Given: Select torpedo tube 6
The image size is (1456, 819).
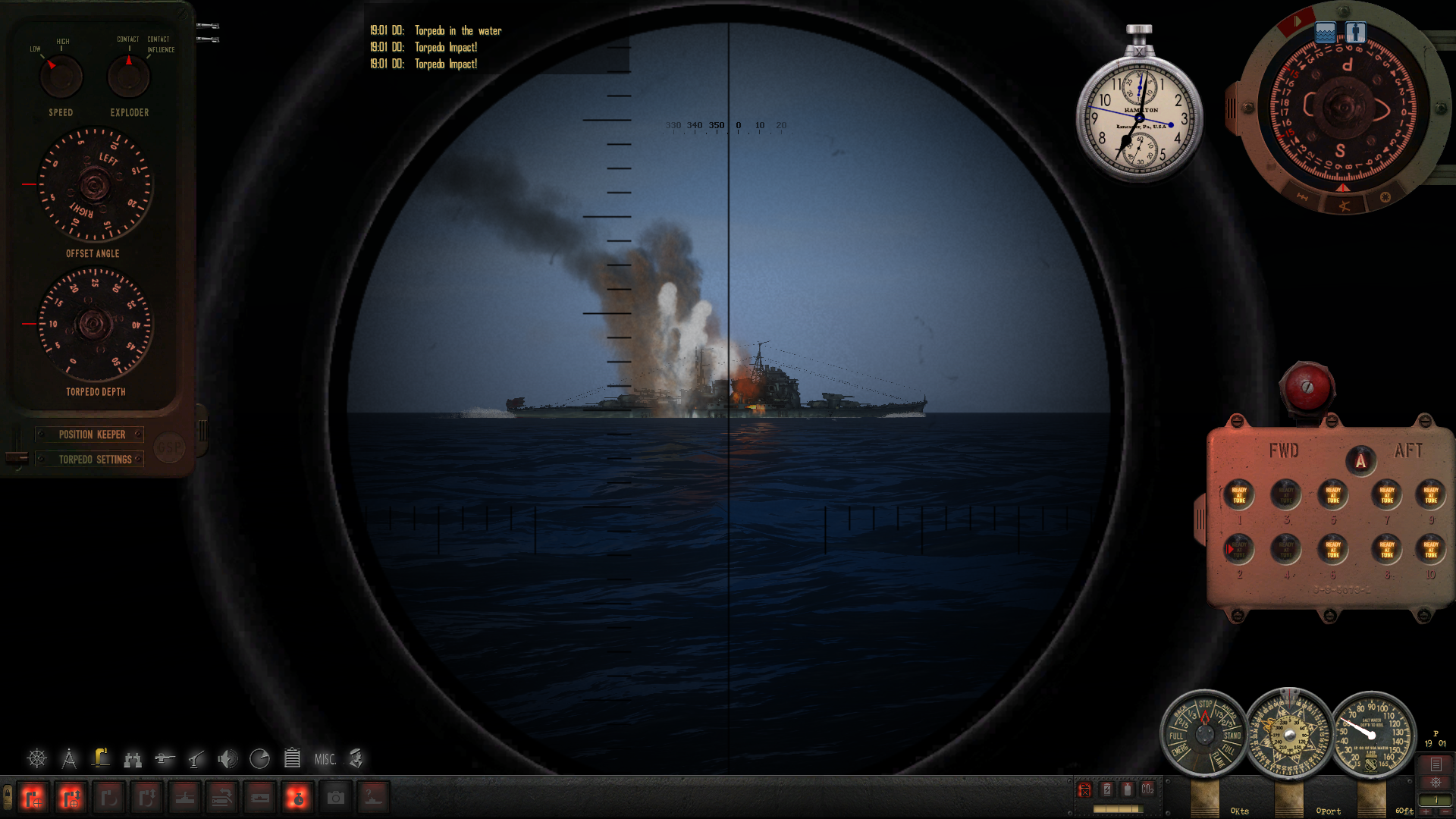Looking at the screenshot, I should click(x=1332, y=550).
